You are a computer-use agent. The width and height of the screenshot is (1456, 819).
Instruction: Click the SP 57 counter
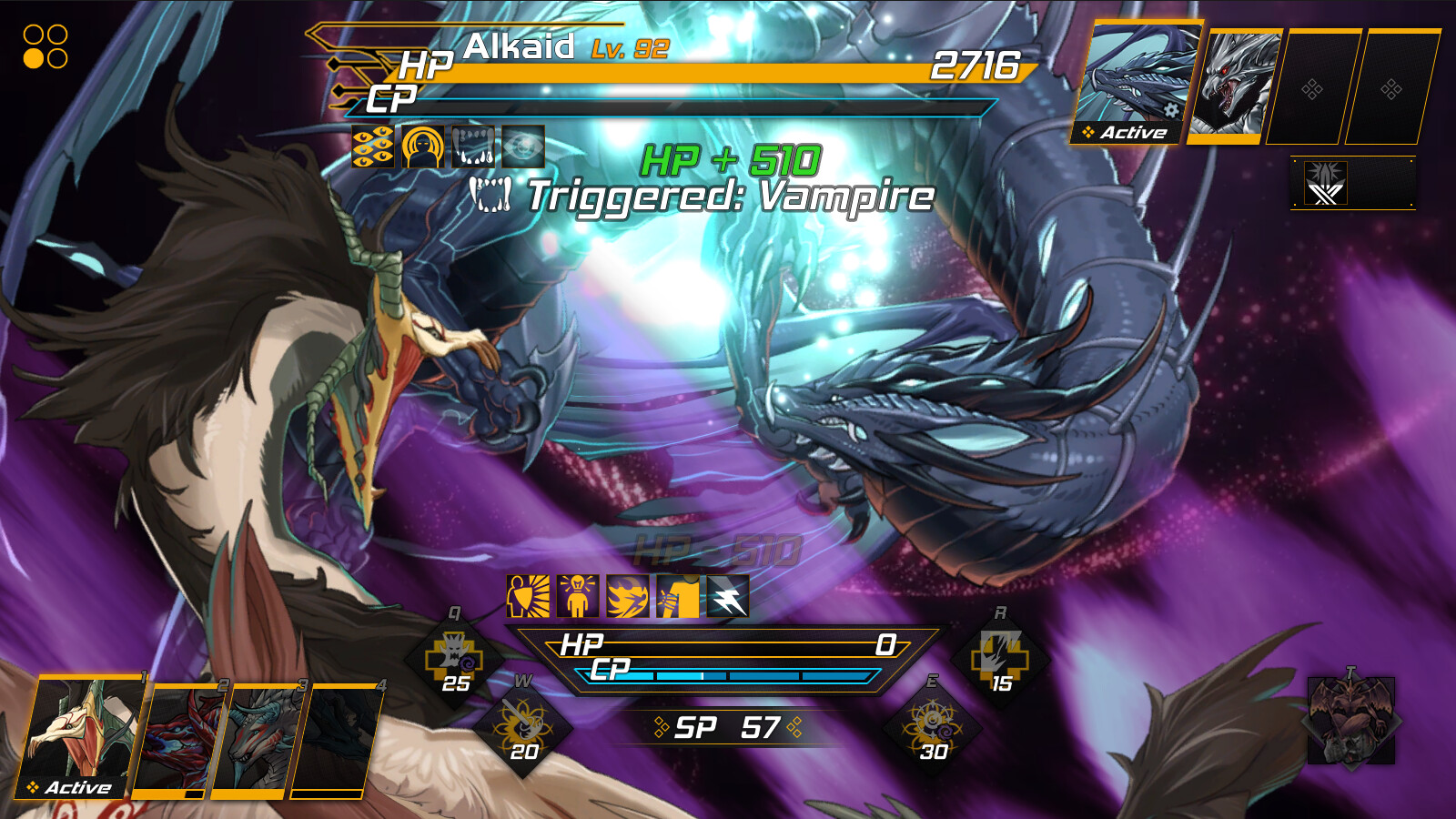[725, 725]
